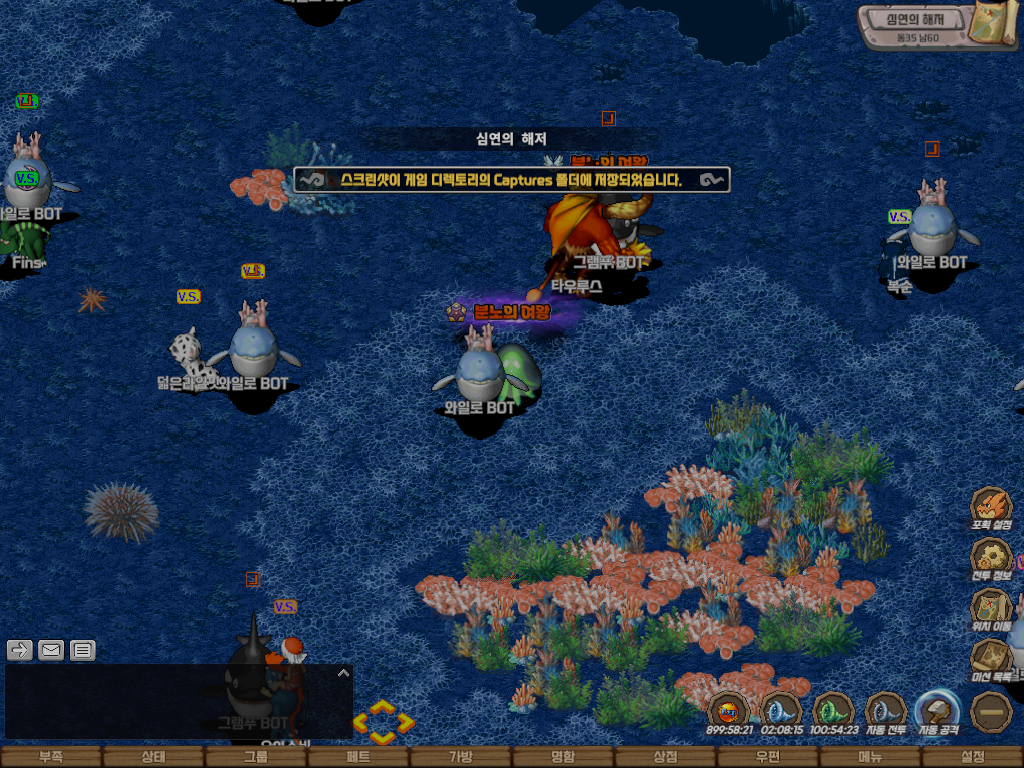Collapse side icons with the minus button
This screenshot has height=768, width=1024.
pyautogui.click(x=992, y=711)
